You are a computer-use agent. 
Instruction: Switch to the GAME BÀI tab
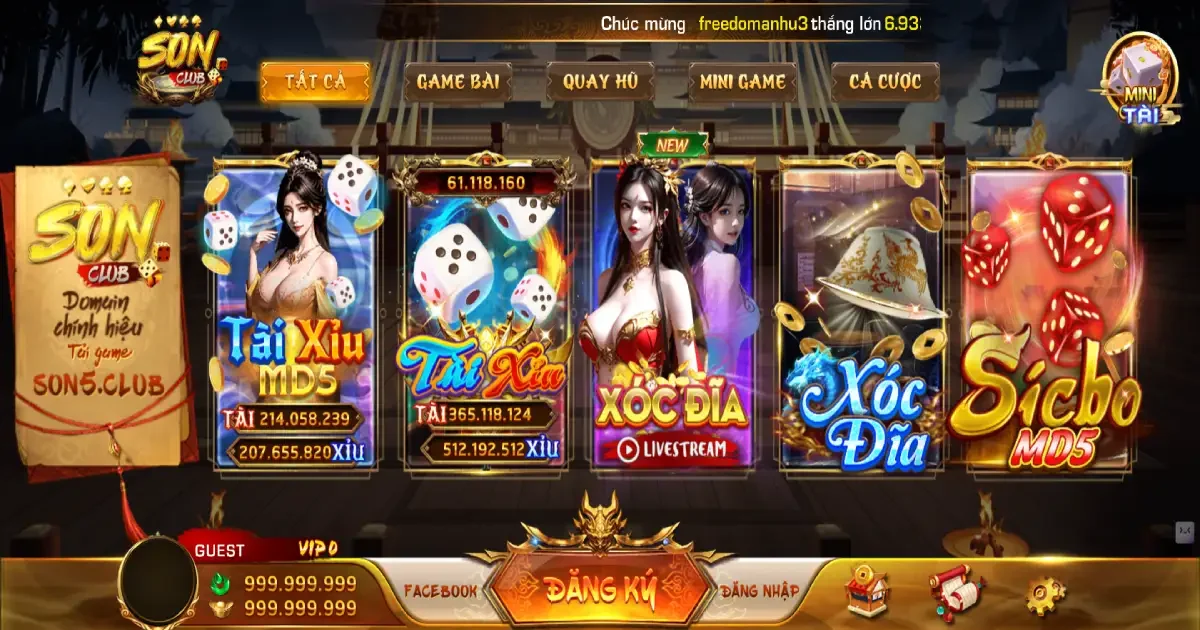pos(457,82)
